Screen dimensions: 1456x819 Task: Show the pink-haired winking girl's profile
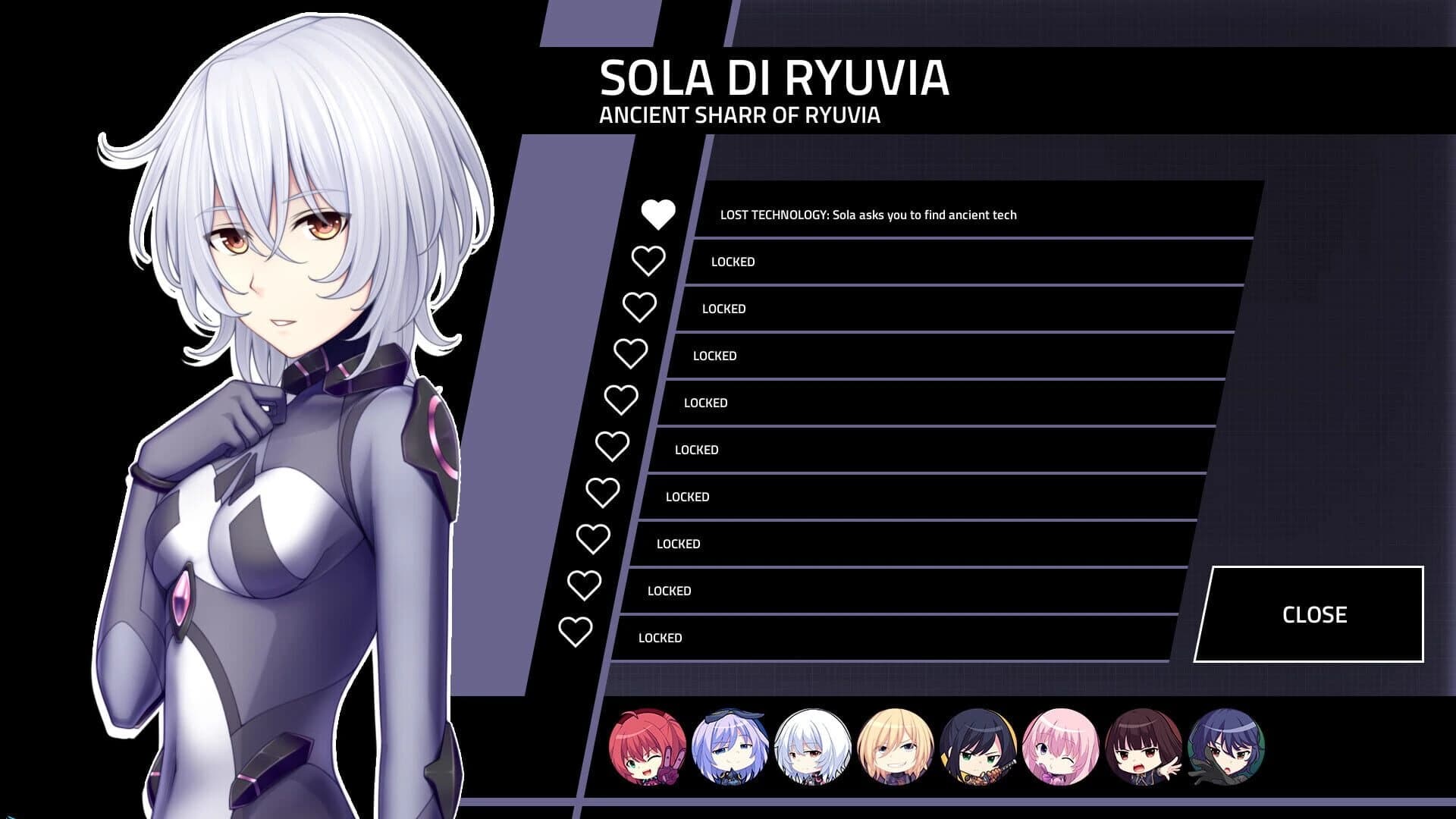coord(1060,746)
